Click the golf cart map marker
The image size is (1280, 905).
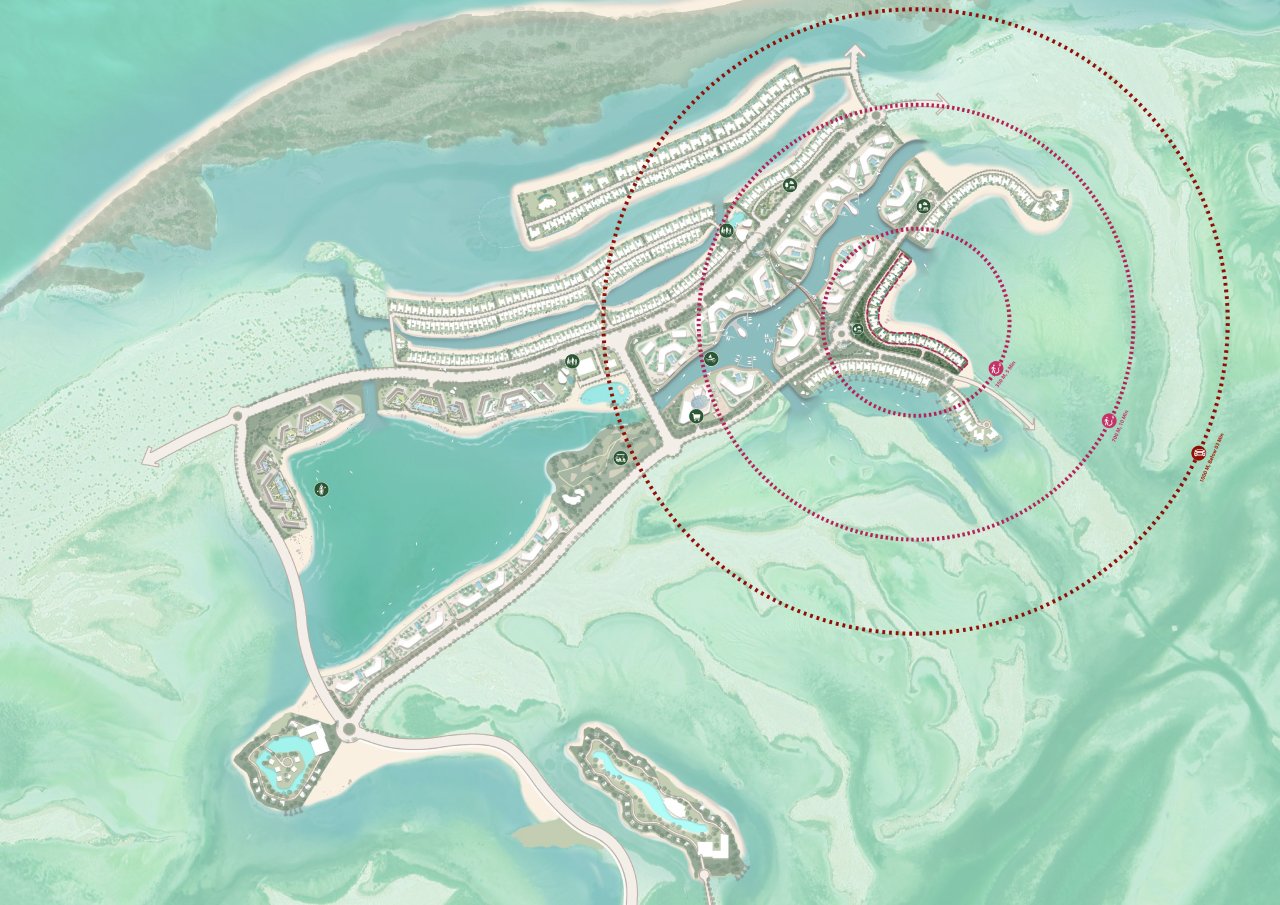[x=620, y=458]
